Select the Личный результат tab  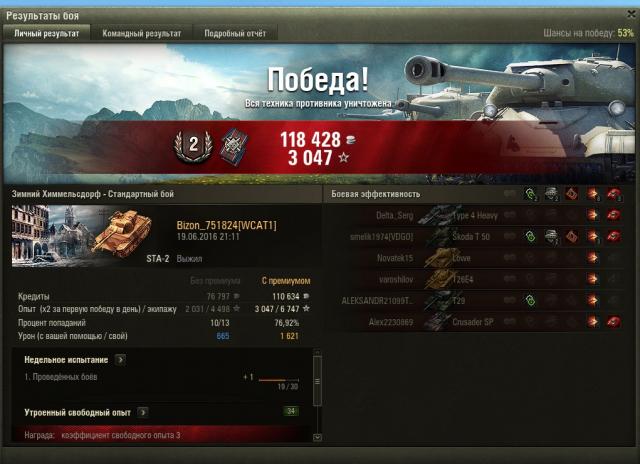[46, 33]
